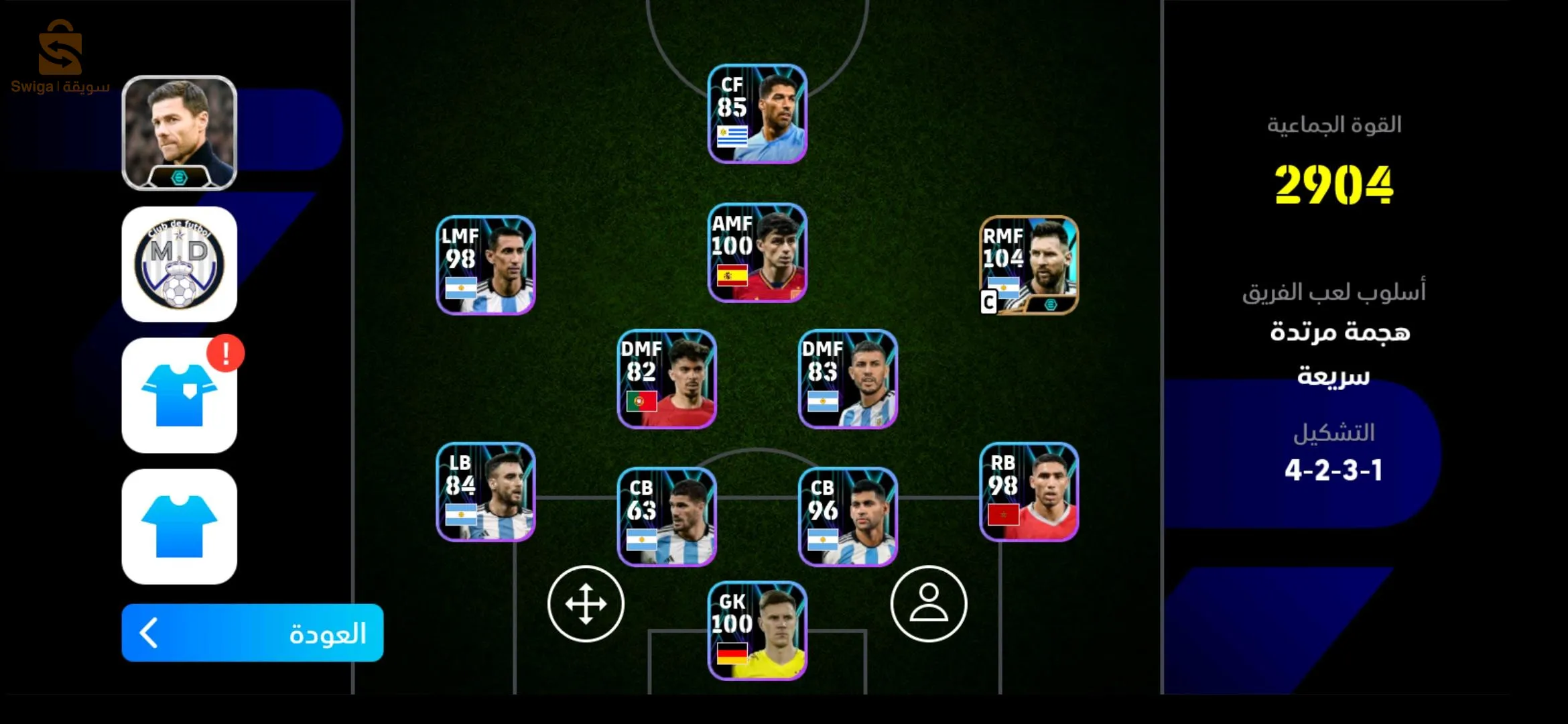Click the back button labeled العودة

252,633
